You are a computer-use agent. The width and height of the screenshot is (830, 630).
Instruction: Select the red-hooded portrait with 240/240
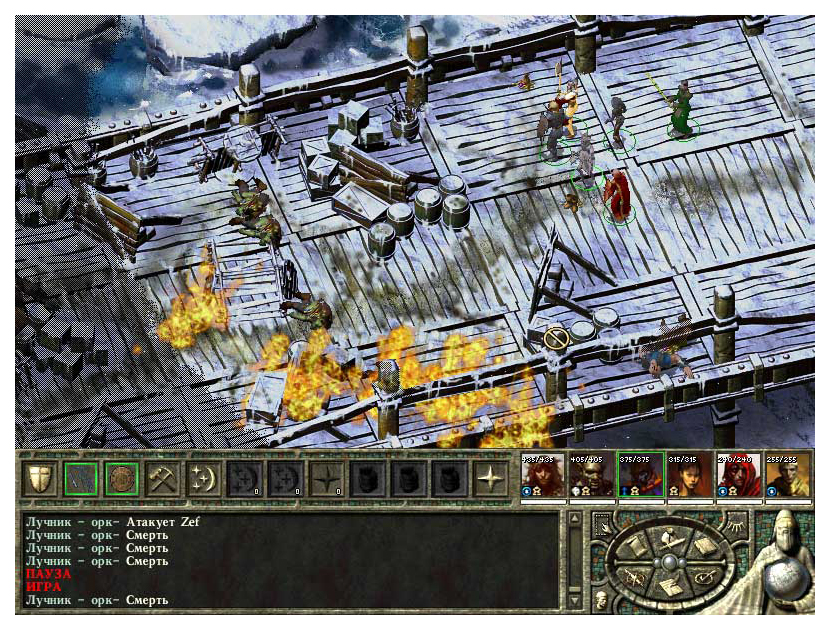click(736, 477)
